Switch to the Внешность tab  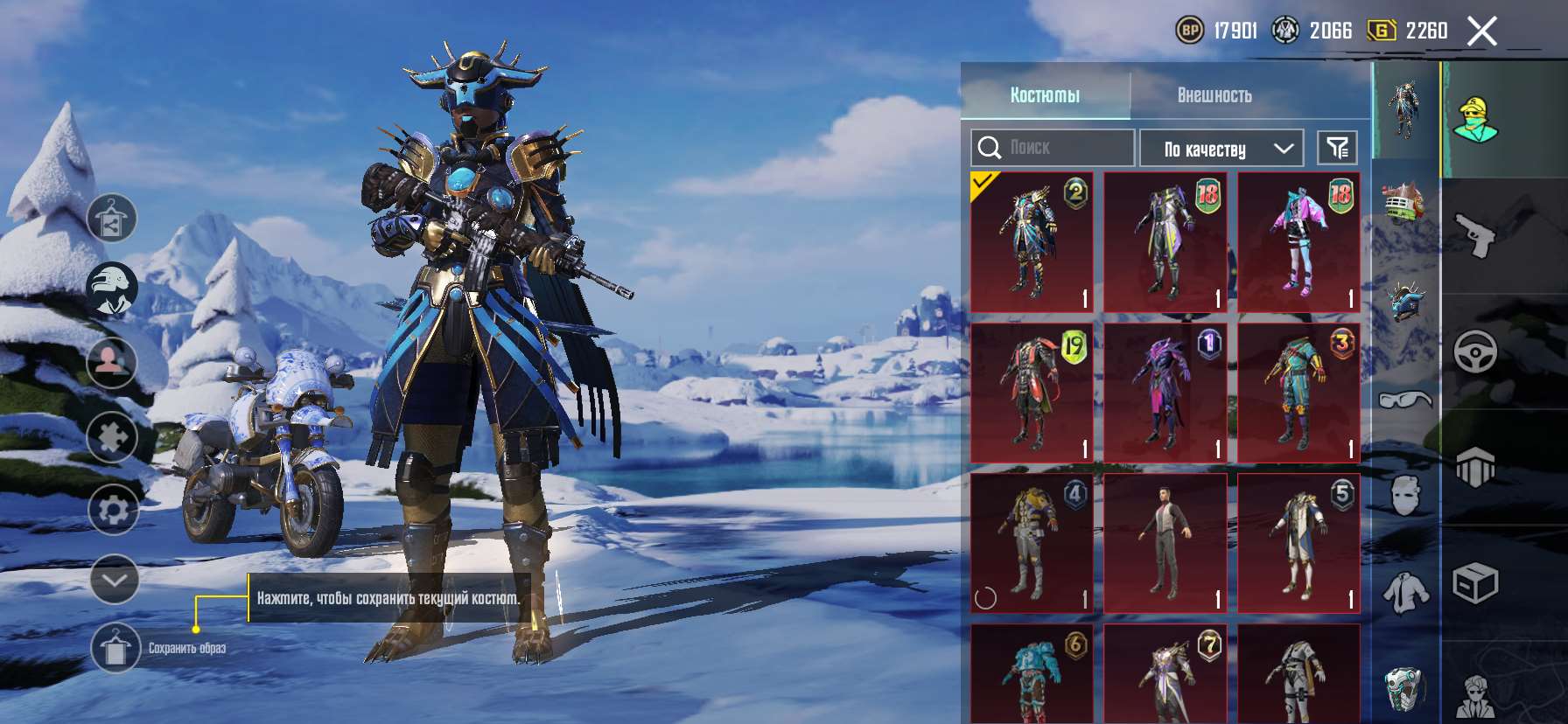pos(1214,95)
